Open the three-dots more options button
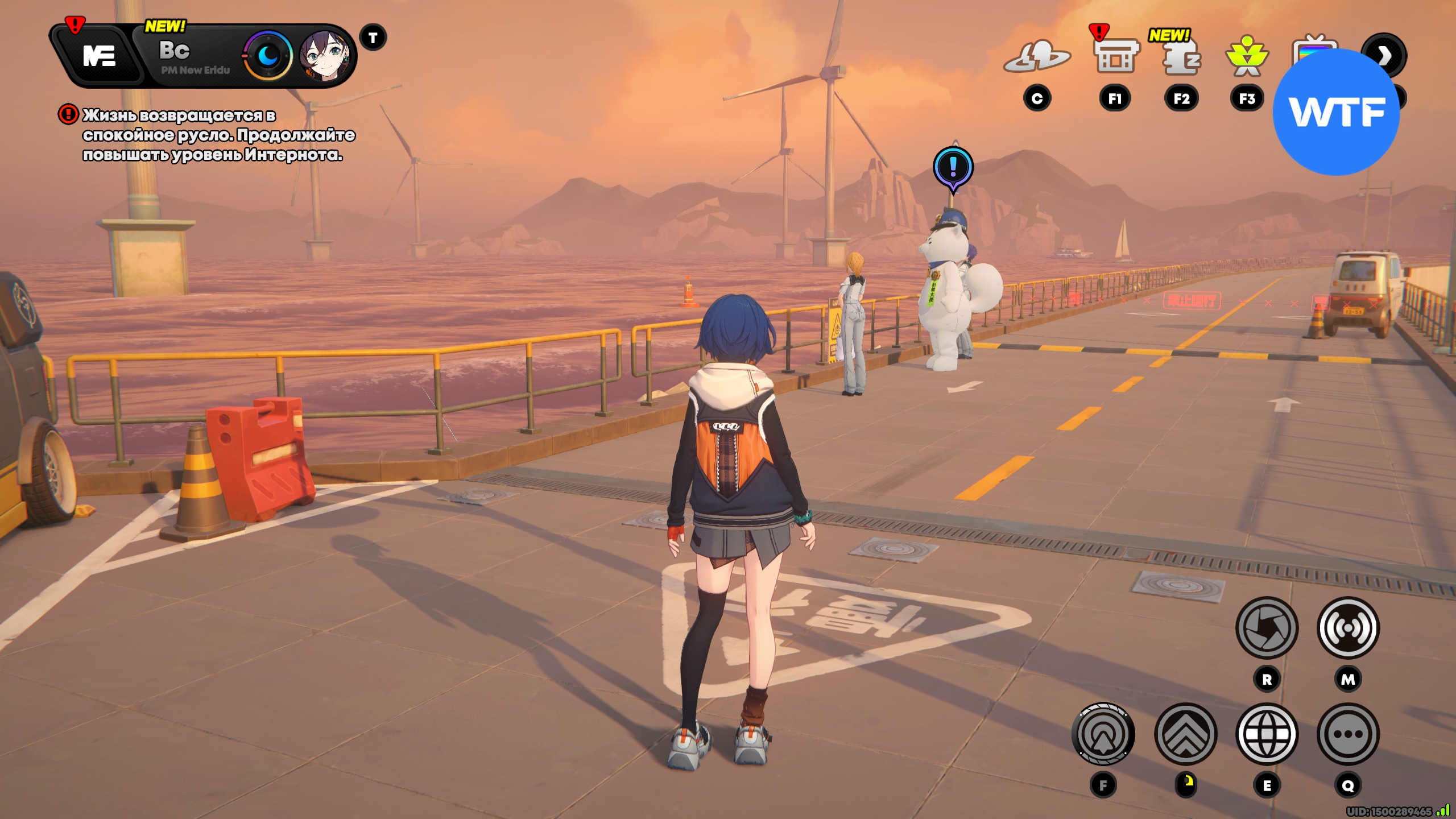 [x=1348, y=734]
